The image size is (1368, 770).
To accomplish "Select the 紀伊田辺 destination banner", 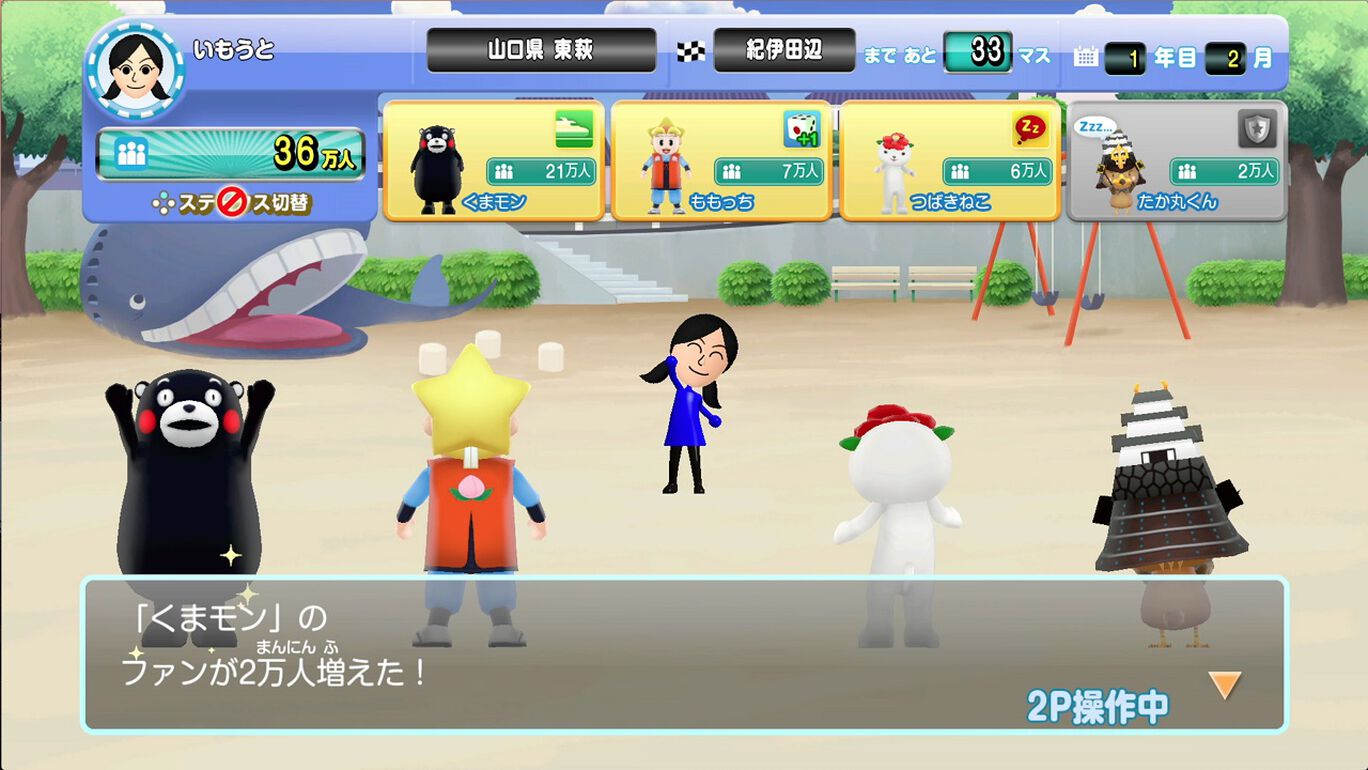I will pos(783,47).
